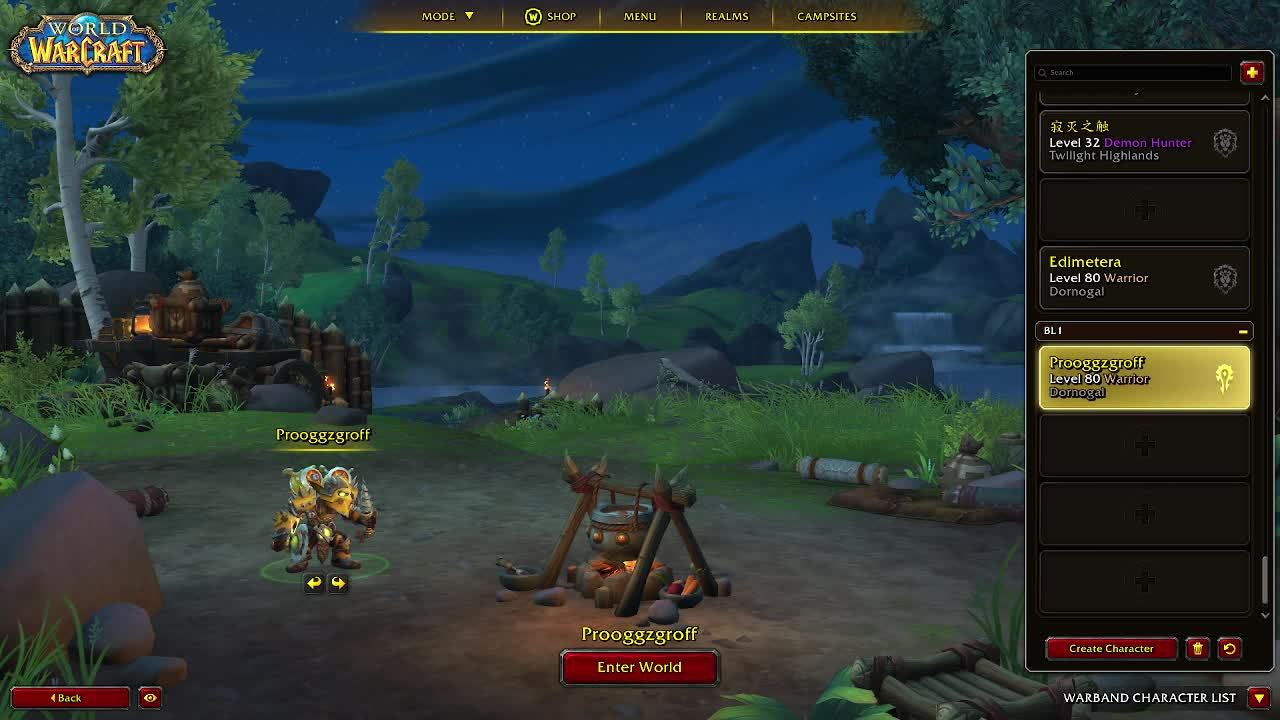Rotate the character with the right arrow

(x=338, y=583)
